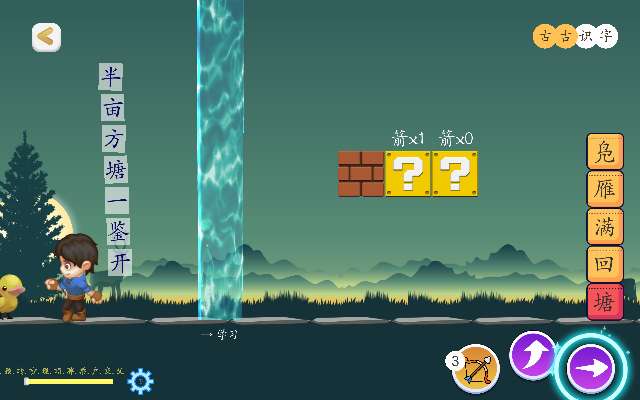Jump using the purple up-arrow button
The height and width of the screenshot is (400, 640).
pyautogui.click(x=533, y=355)
